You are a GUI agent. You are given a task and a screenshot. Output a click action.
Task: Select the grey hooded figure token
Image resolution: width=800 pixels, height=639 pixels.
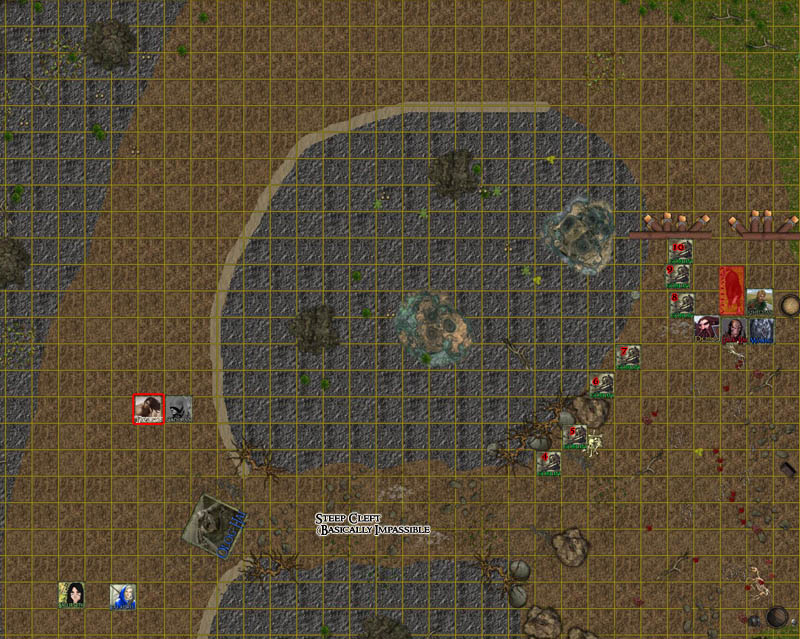click(x=179, y=408)
